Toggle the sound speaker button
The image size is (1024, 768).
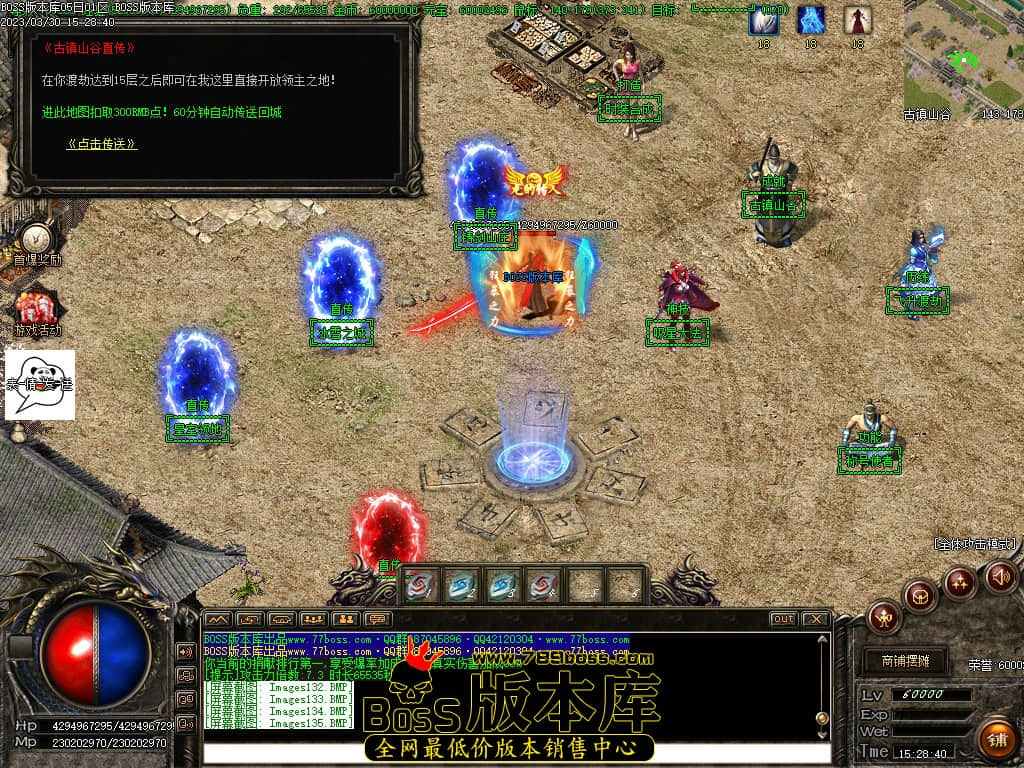click(x=1000, y=575)
